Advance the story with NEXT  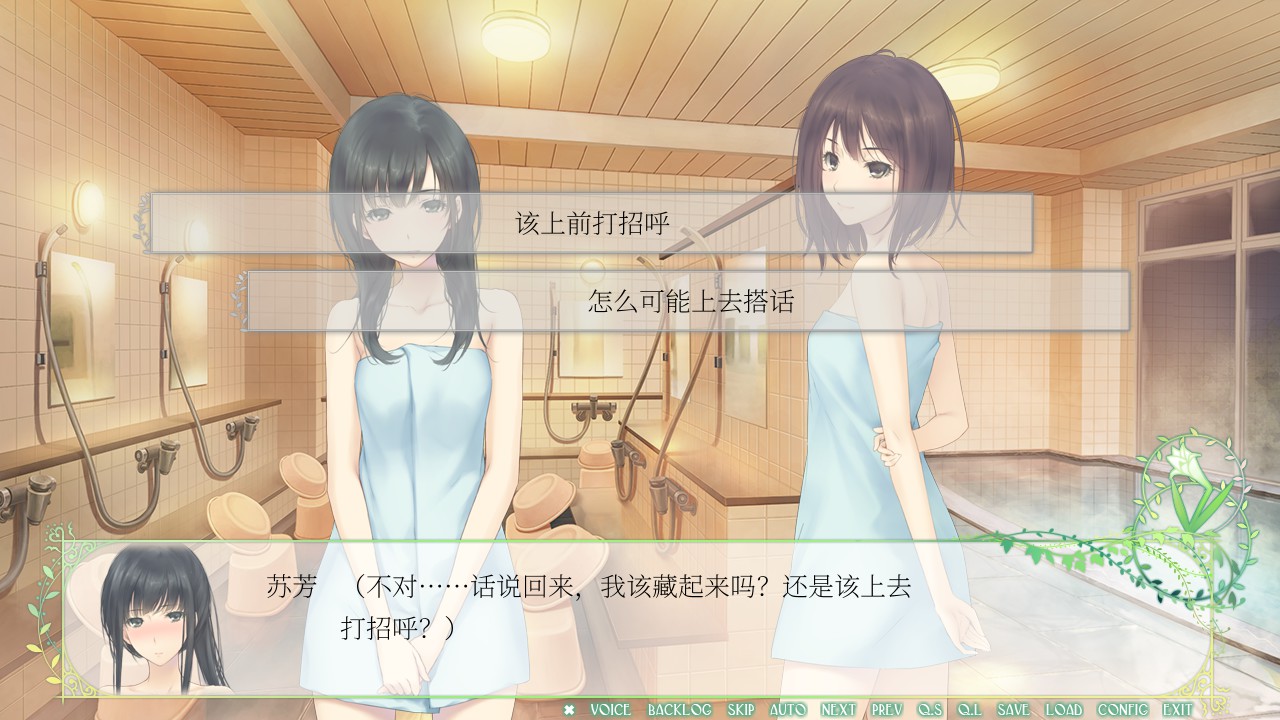(x=838, y=710)
